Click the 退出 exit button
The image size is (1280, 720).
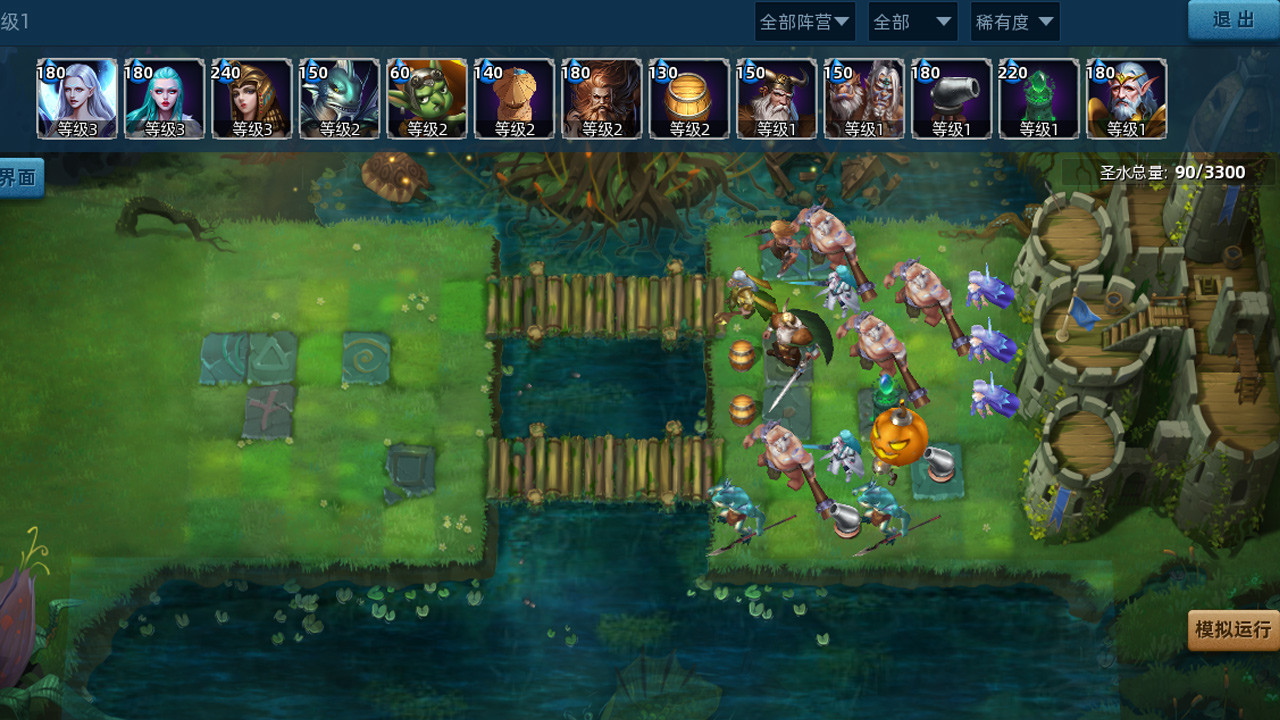pyautogui.click(x=1232, y=21)
